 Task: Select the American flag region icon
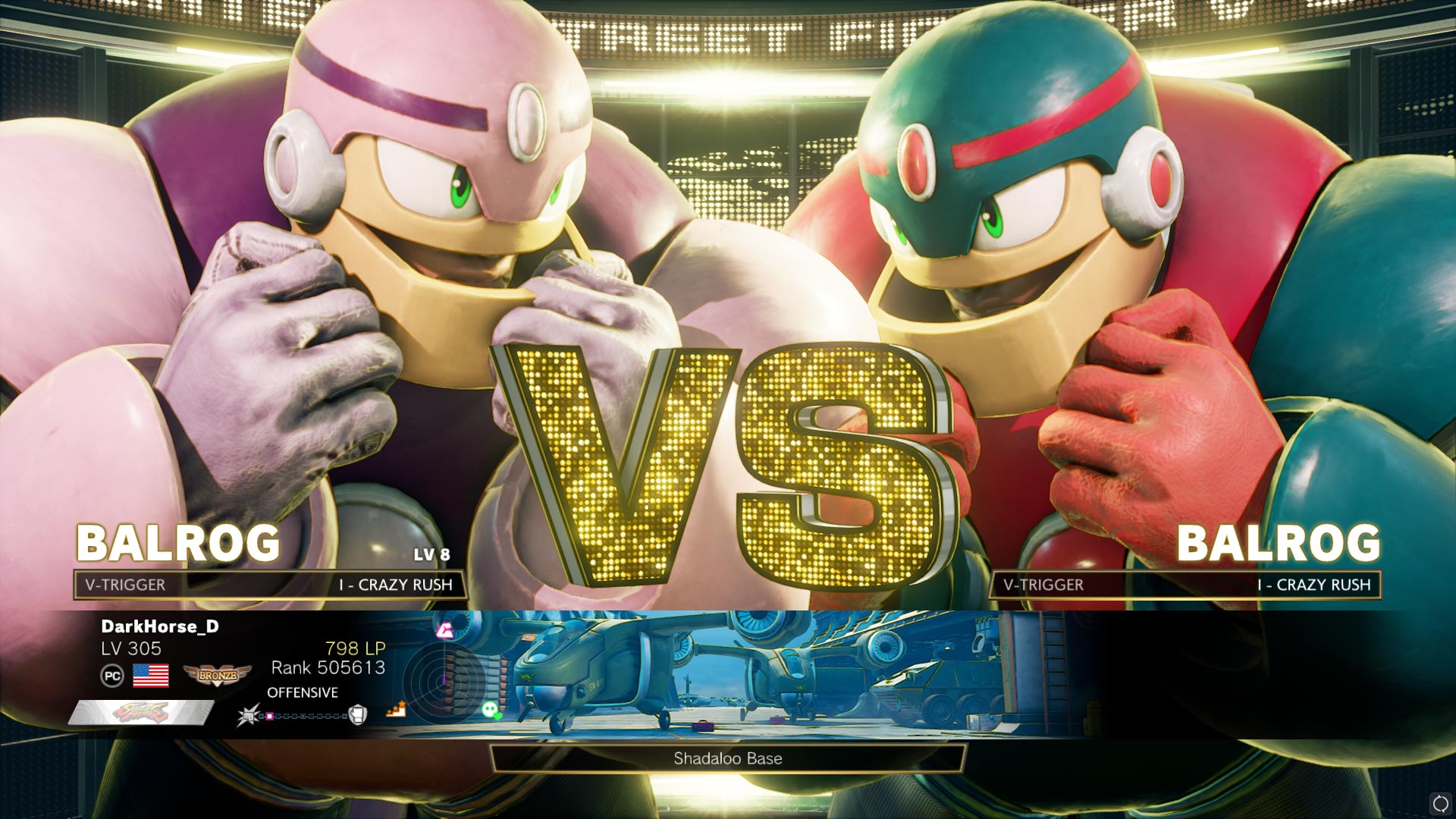pos(151,675)
